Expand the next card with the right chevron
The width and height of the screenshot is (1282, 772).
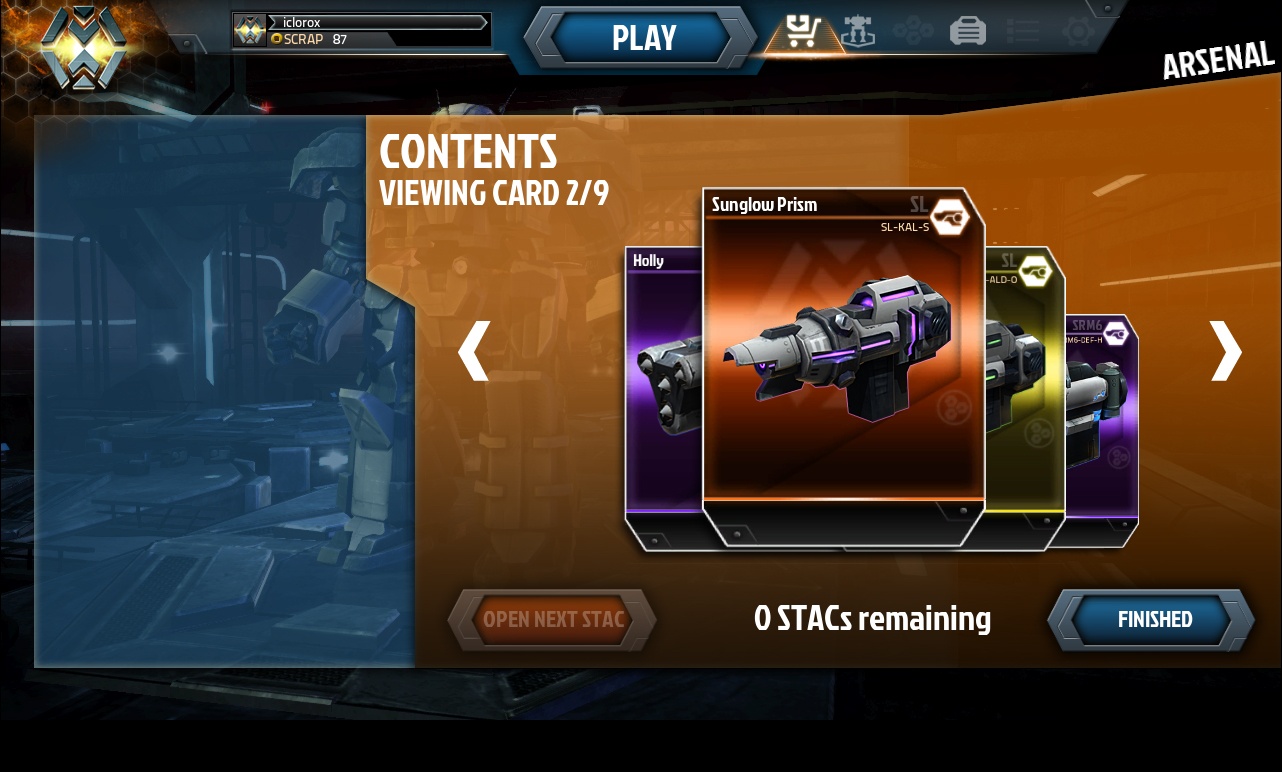[1224, 352]
